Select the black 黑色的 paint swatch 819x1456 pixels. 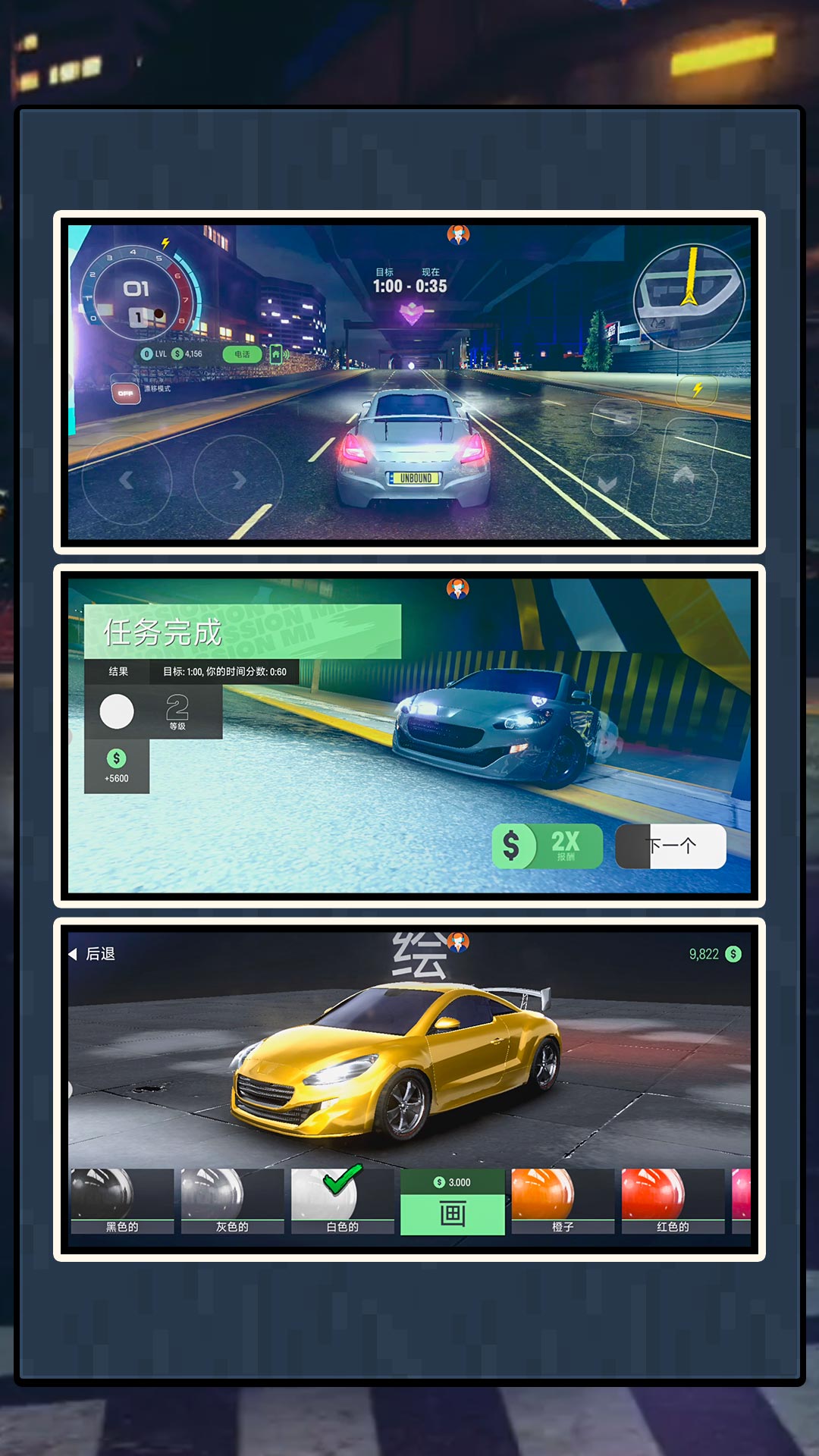[x=122, y=1200]
